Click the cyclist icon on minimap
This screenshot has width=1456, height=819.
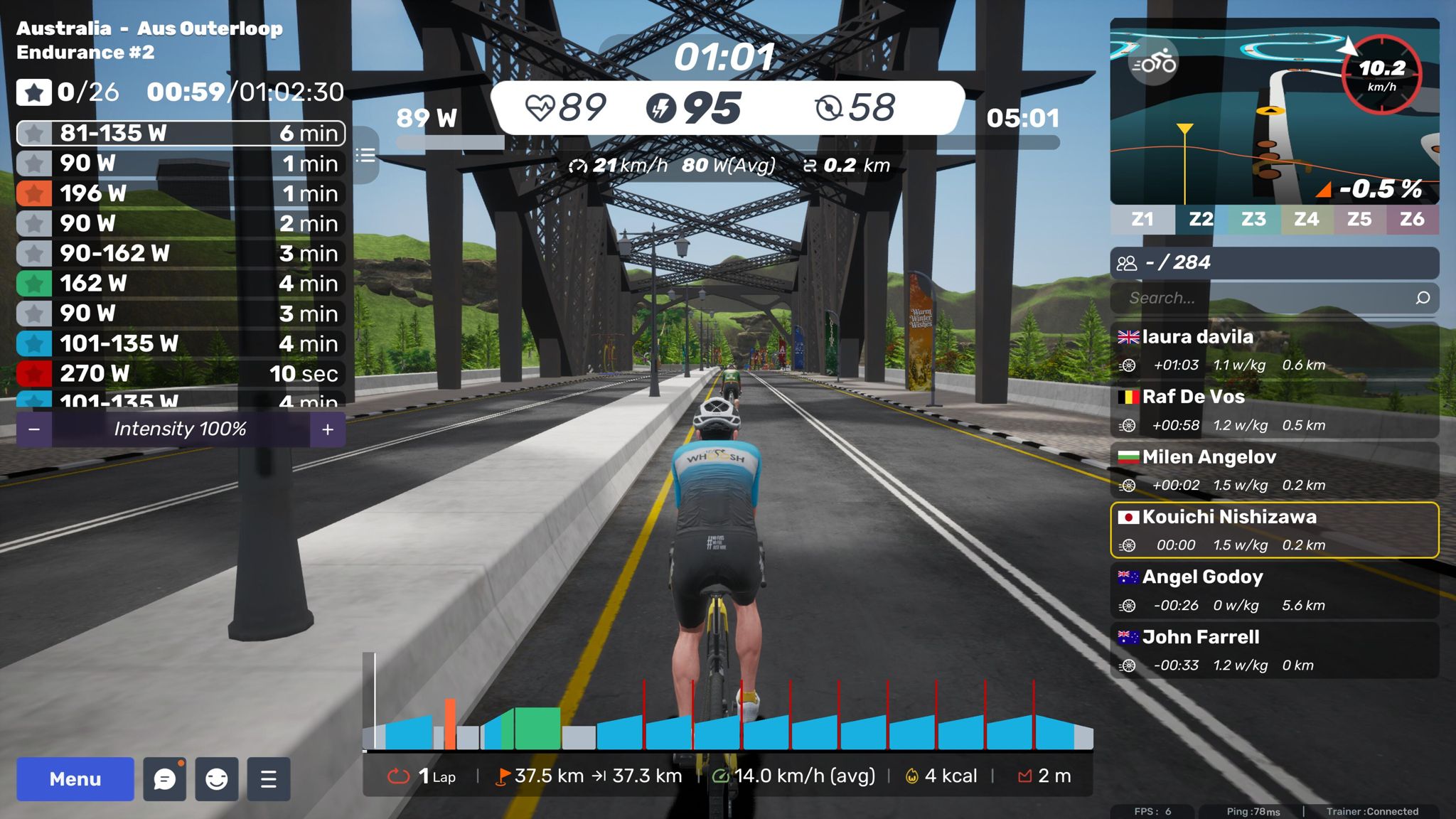1153,63
